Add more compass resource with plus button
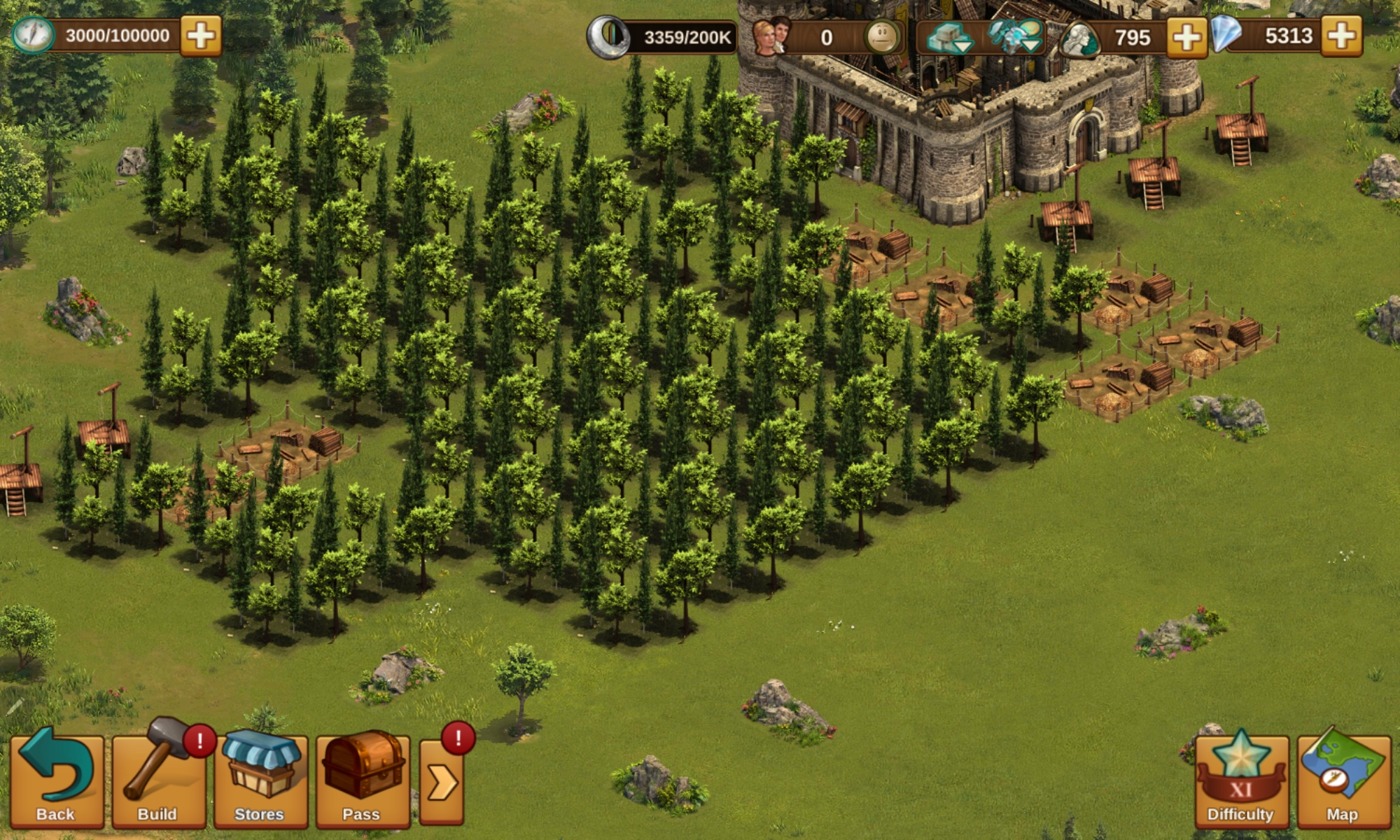This screenshot has width=1400, height=840. click(201, 36)
